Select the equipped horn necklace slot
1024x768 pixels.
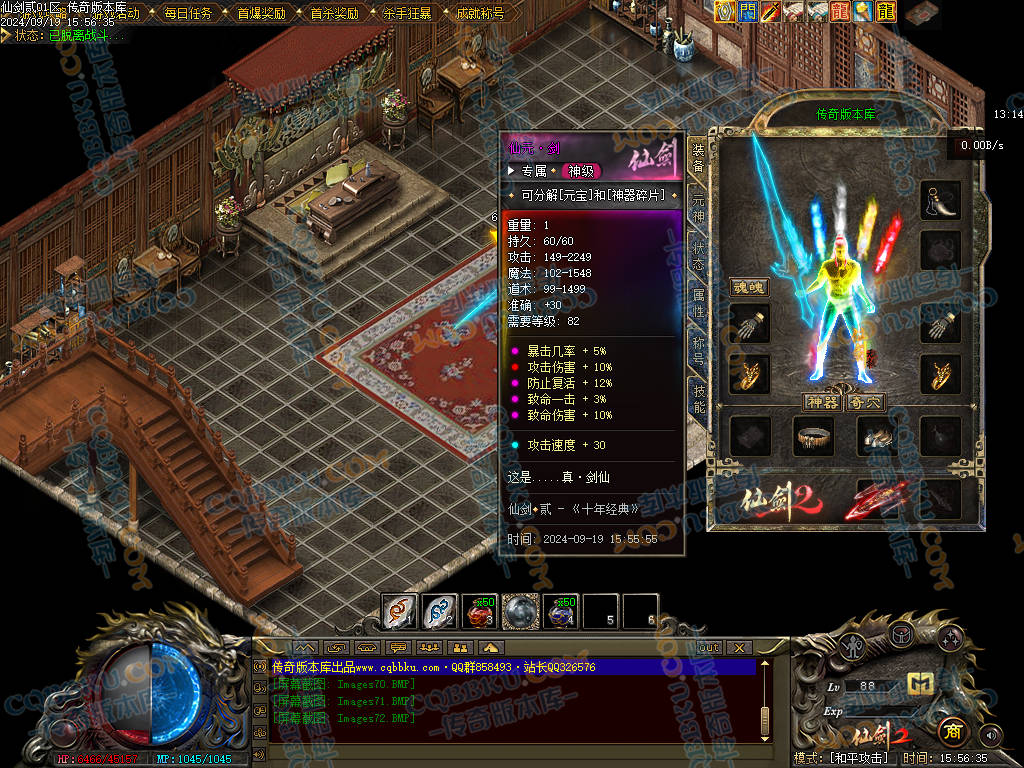pos(941,200)
